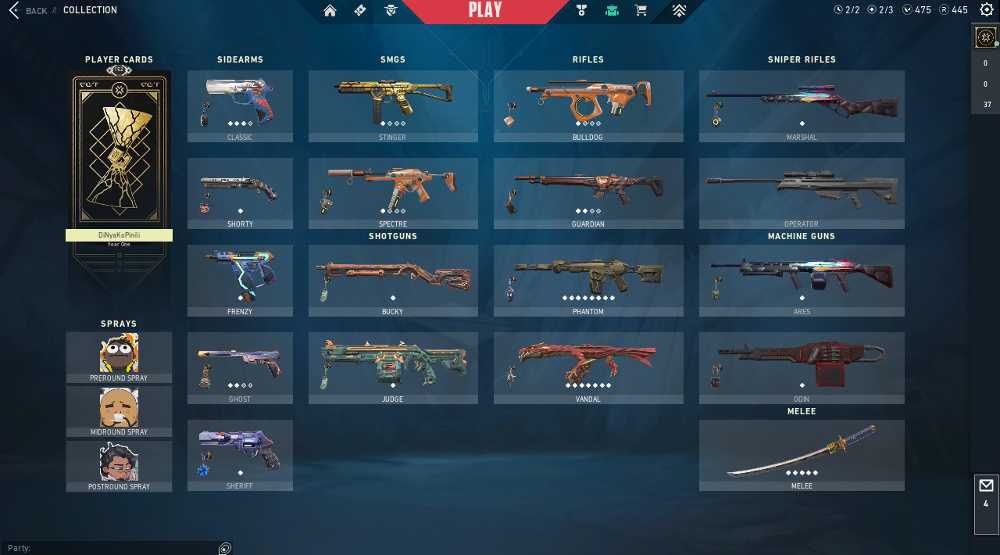This screenshot has width=1000, height=555.
Task: Go back from Collection screen
Action: tap(28, 11)
